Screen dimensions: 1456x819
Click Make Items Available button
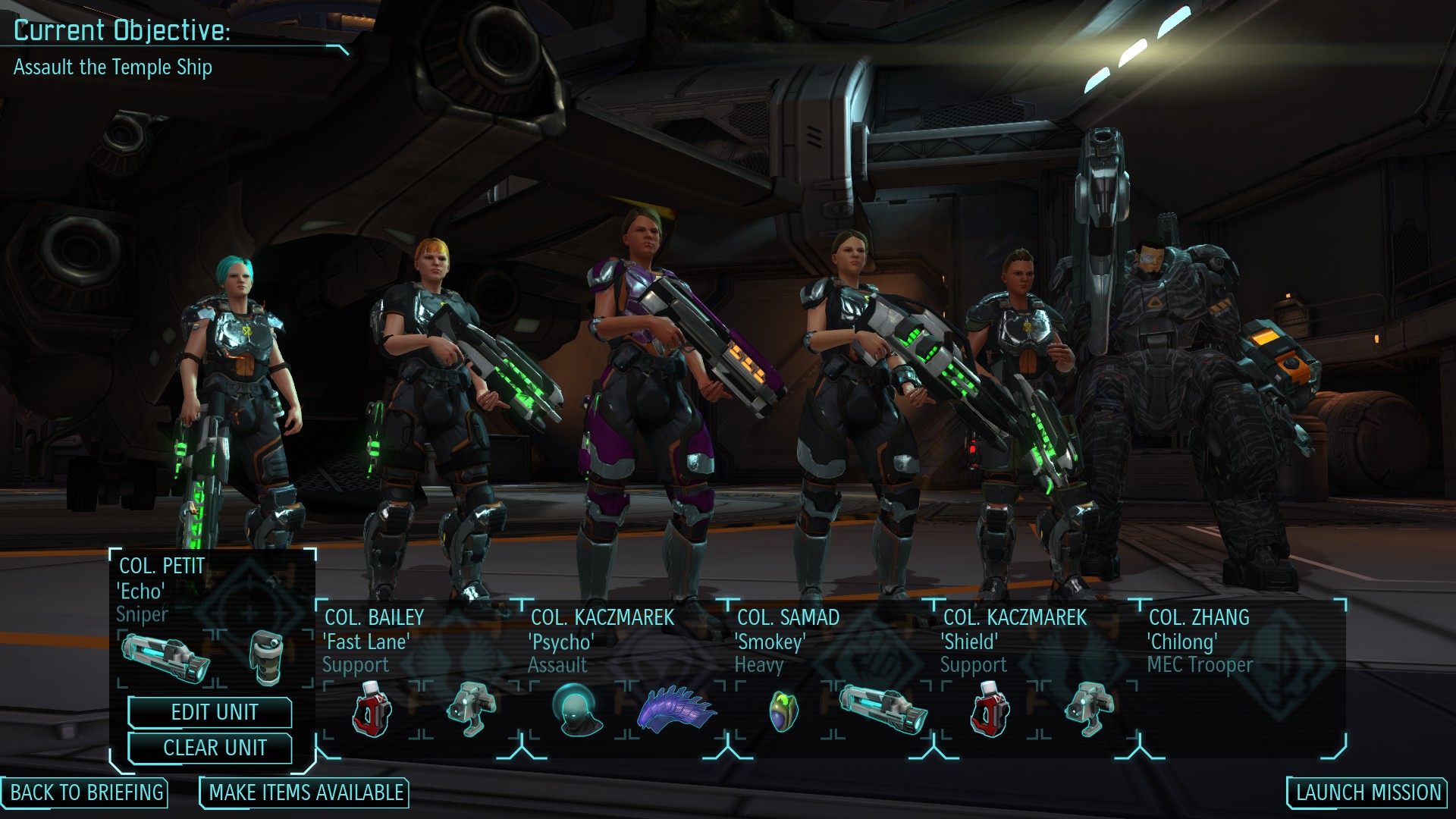pyautogui.click(x=306, y=792)
